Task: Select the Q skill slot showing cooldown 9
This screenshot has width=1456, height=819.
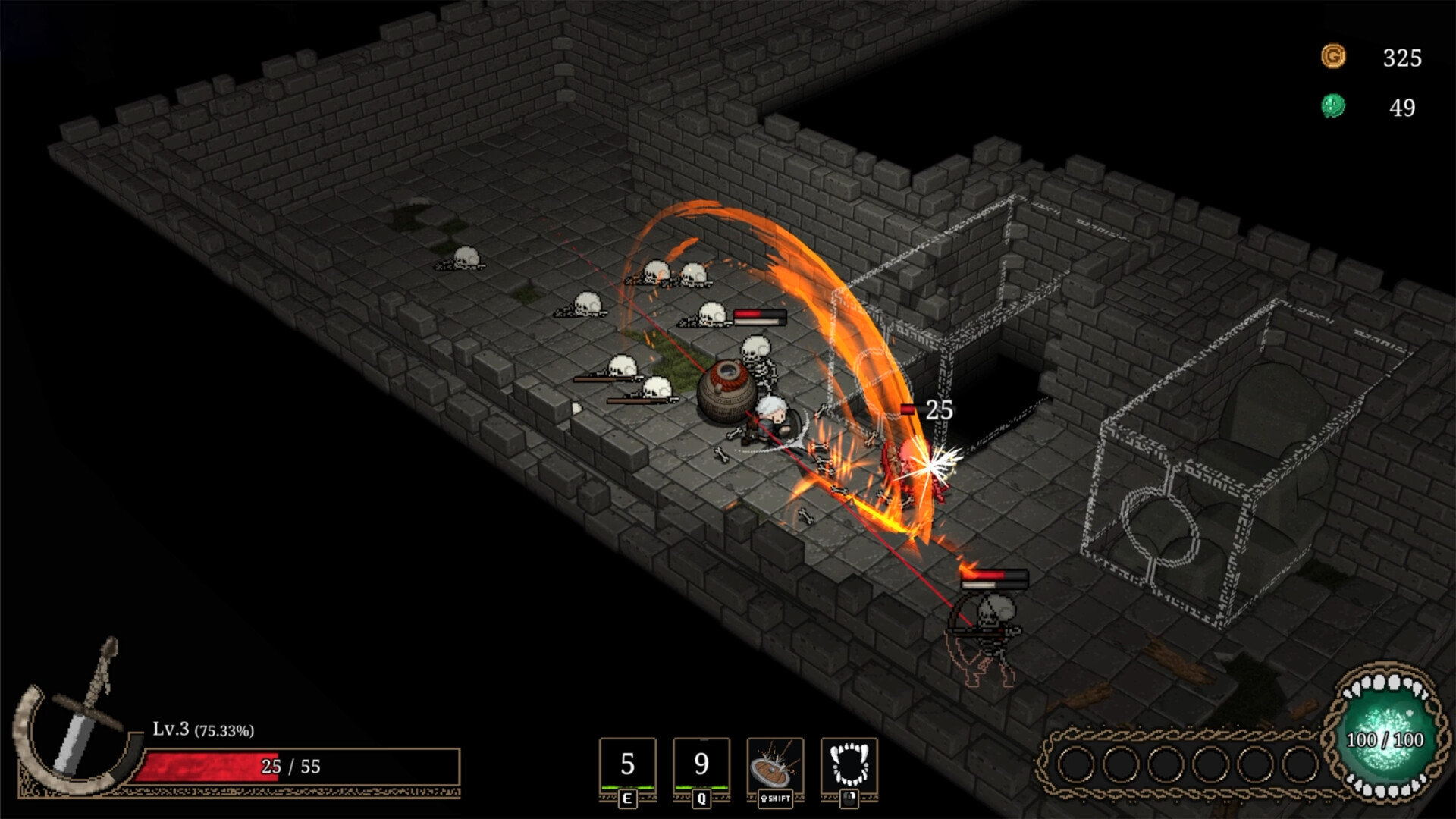Action: (701, 766)
